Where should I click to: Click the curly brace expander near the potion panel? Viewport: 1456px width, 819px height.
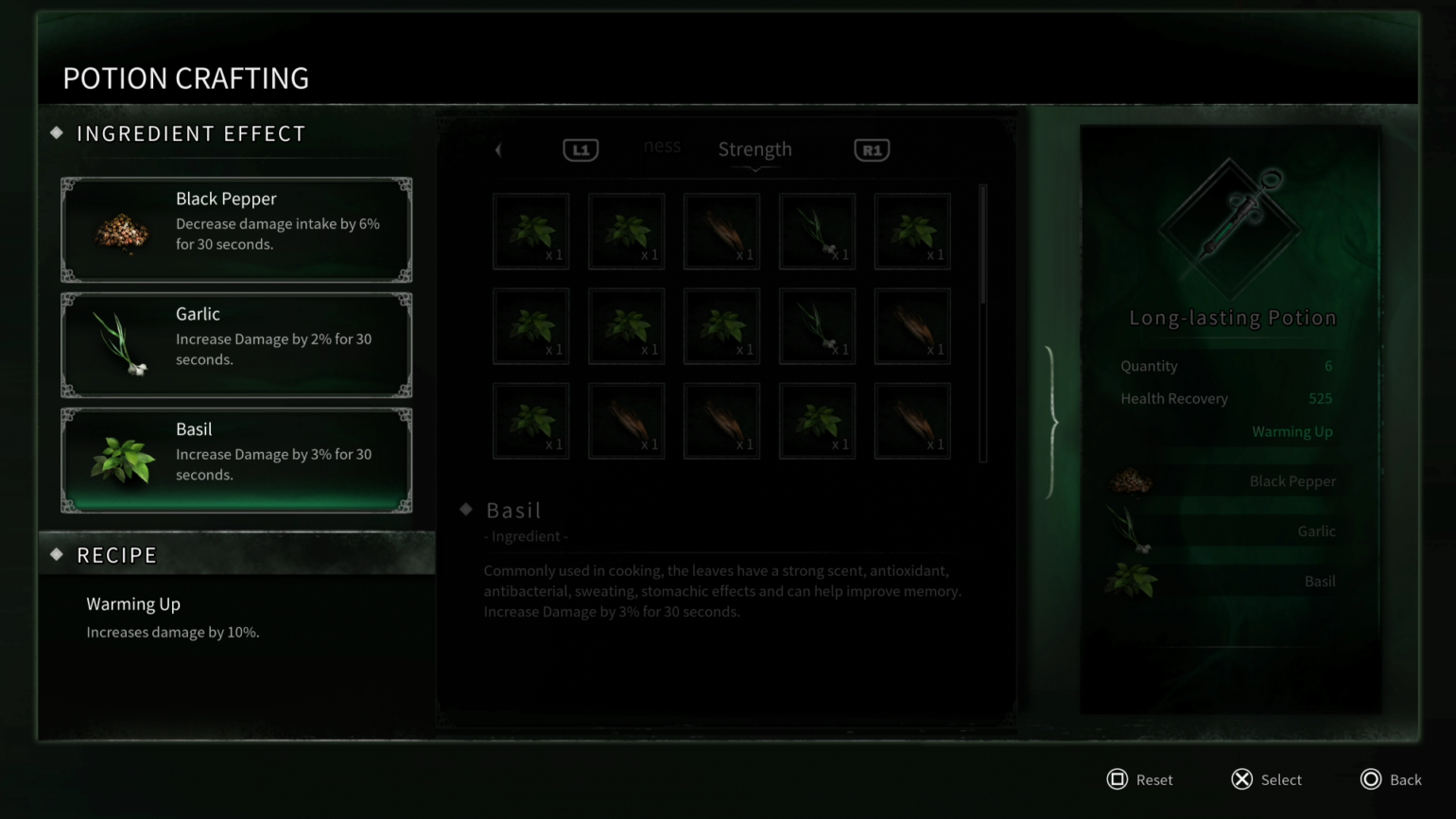coord(1050,423)
